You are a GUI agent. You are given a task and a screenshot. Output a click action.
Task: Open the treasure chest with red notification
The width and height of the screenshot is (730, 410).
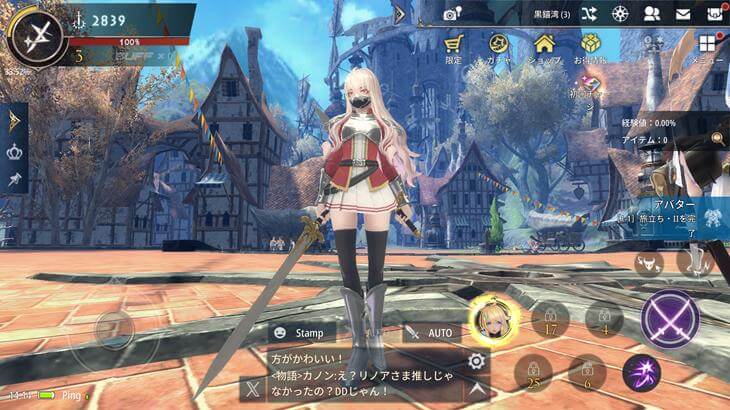[714, 14]
